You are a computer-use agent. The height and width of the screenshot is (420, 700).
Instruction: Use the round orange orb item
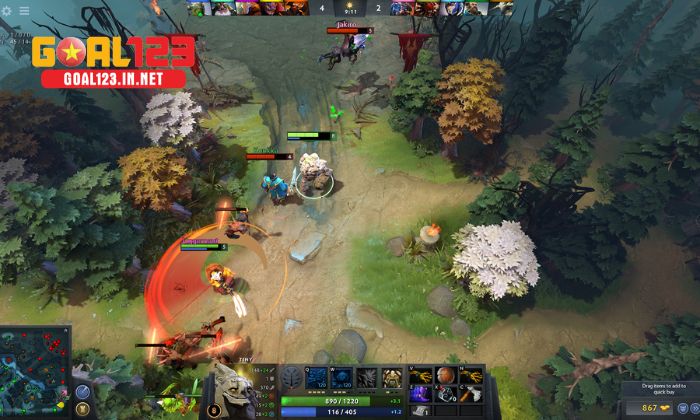pos(446,376)
